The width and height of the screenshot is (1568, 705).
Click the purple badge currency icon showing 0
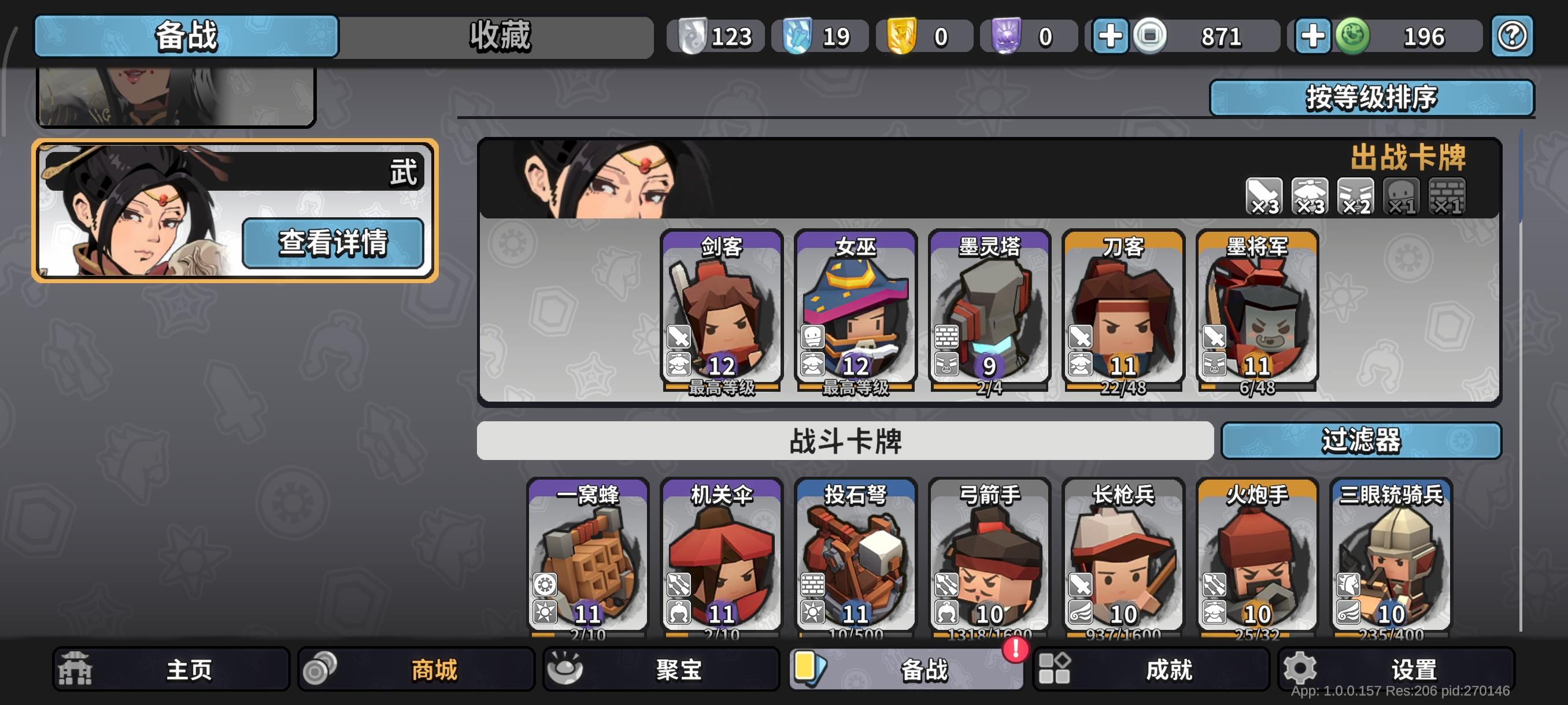(x=1007, y=35)
